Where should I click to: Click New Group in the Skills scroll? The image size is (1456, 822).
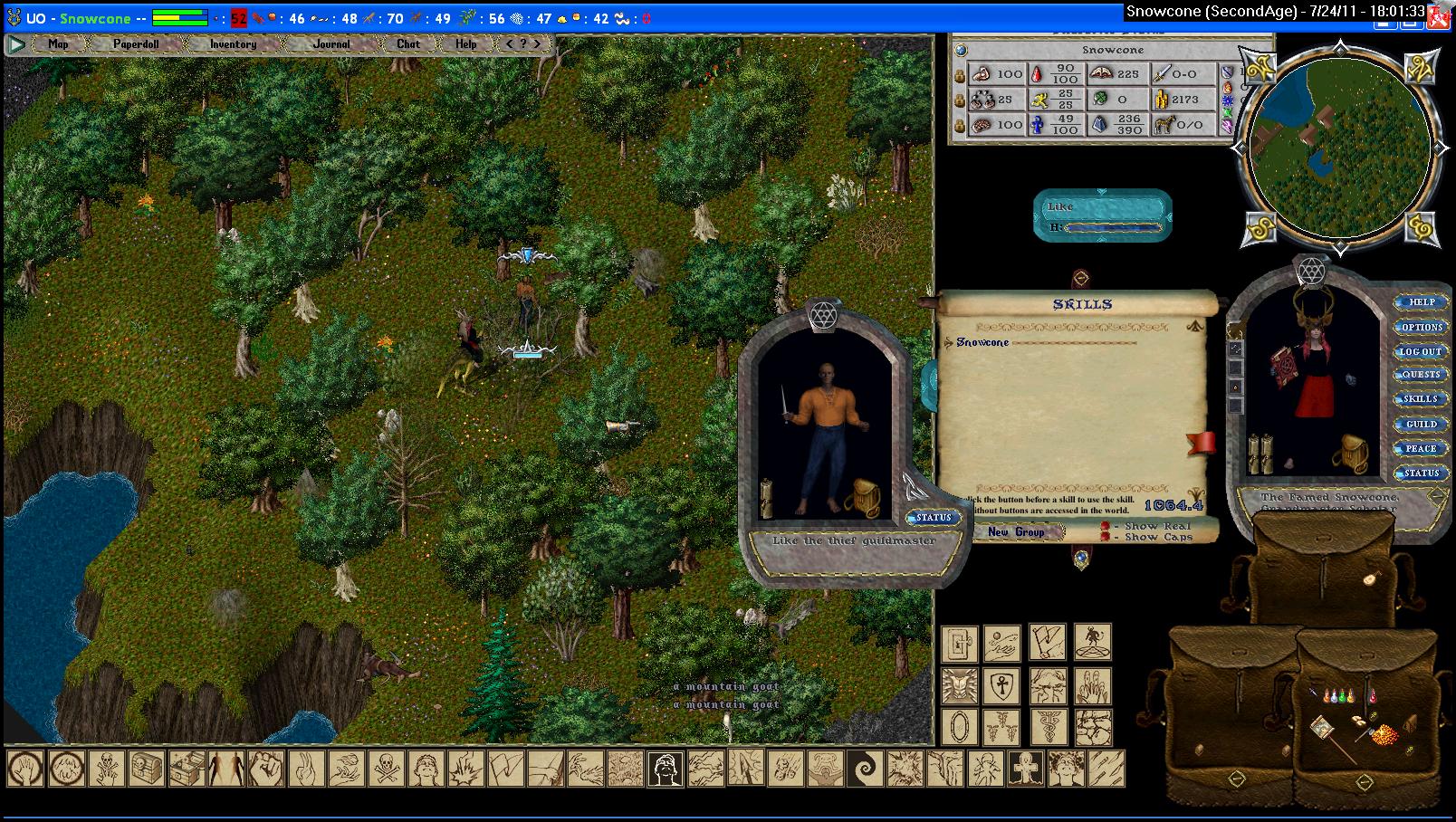1016,532
